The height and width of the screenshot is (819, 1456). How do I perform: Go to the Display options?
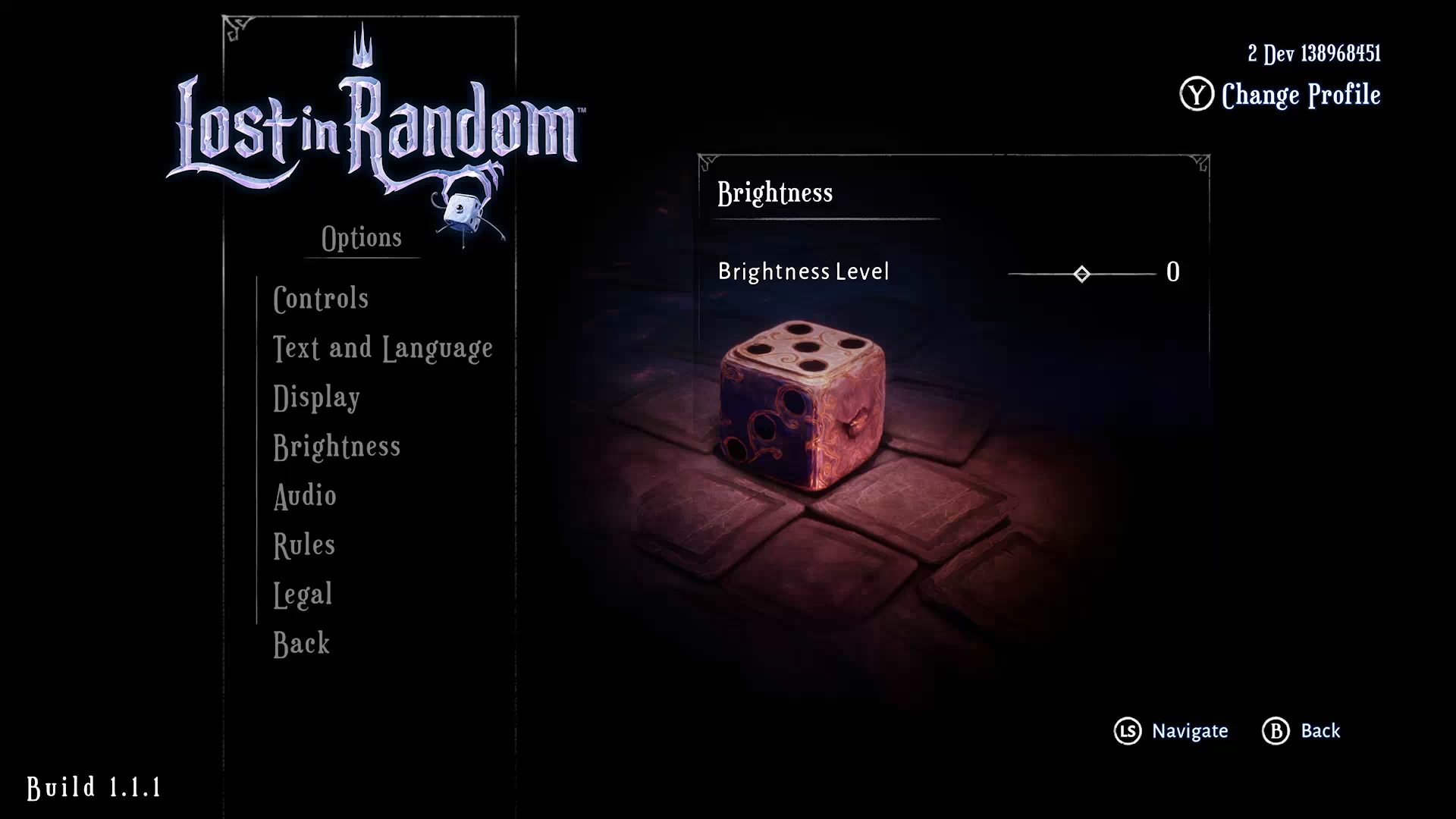316,397
